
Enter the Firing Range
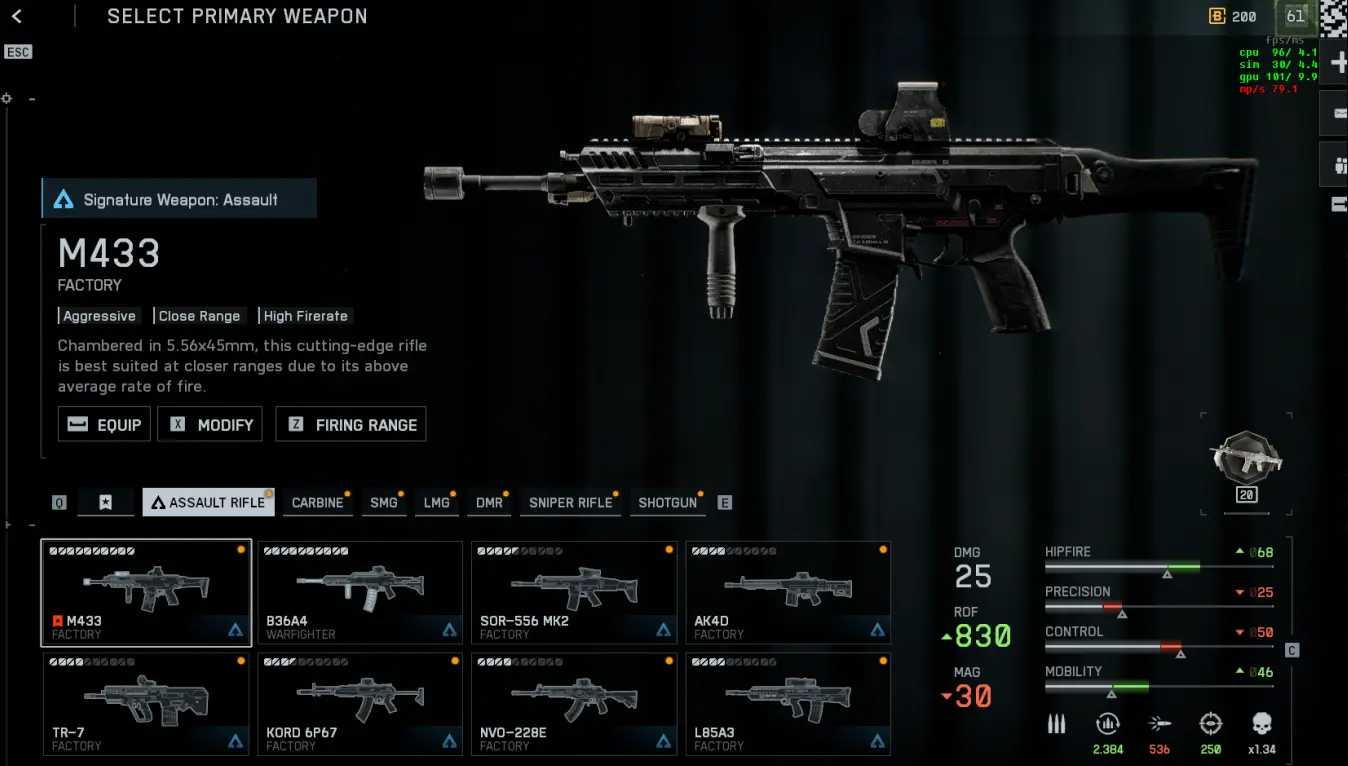(352, 425)
